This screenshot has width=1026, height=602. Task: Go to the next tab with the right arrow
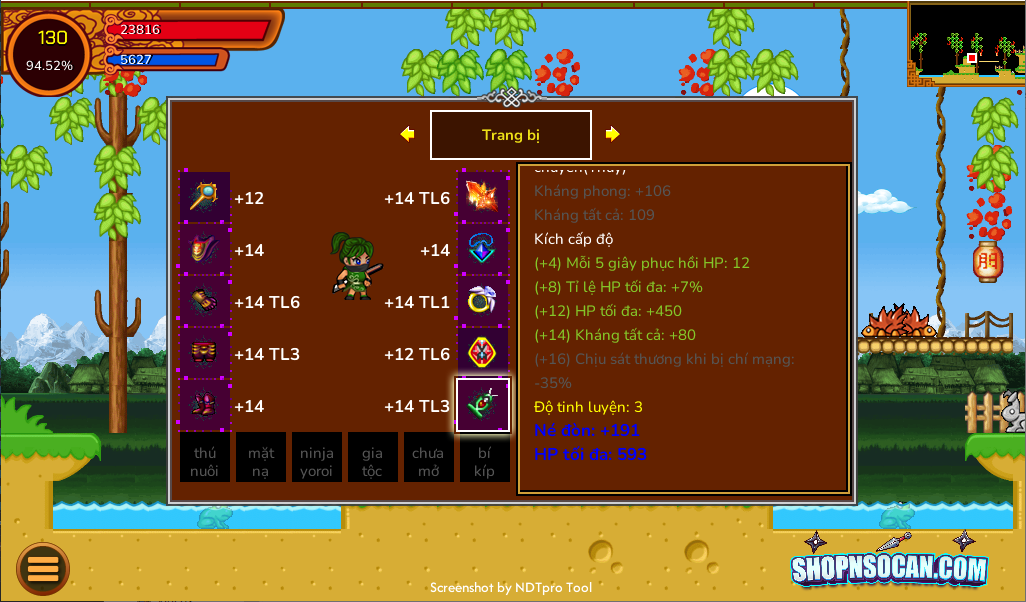coord(612,134)
